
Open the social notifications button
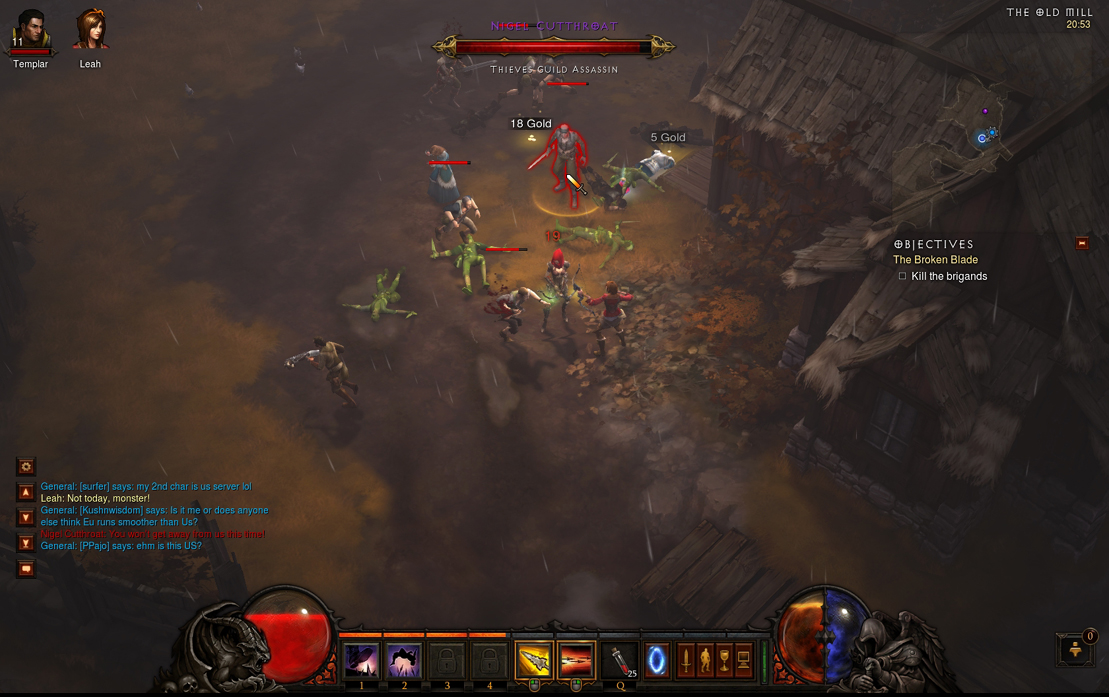point(1076,649)
